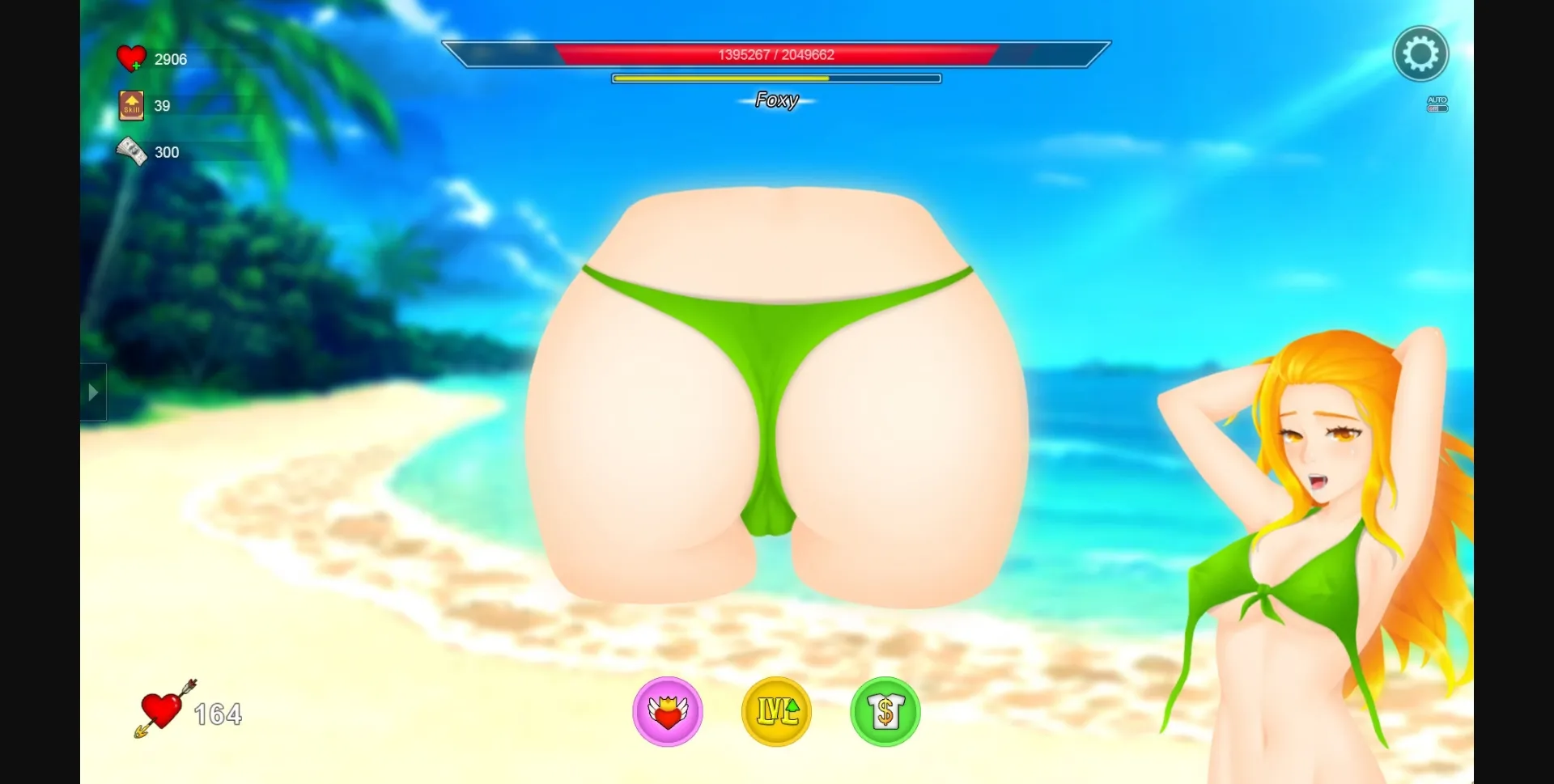Enable auto mode under the gear icon
Viewport: 1554px width, 784px height.
pyautogui.click(x=1437, y=104)
